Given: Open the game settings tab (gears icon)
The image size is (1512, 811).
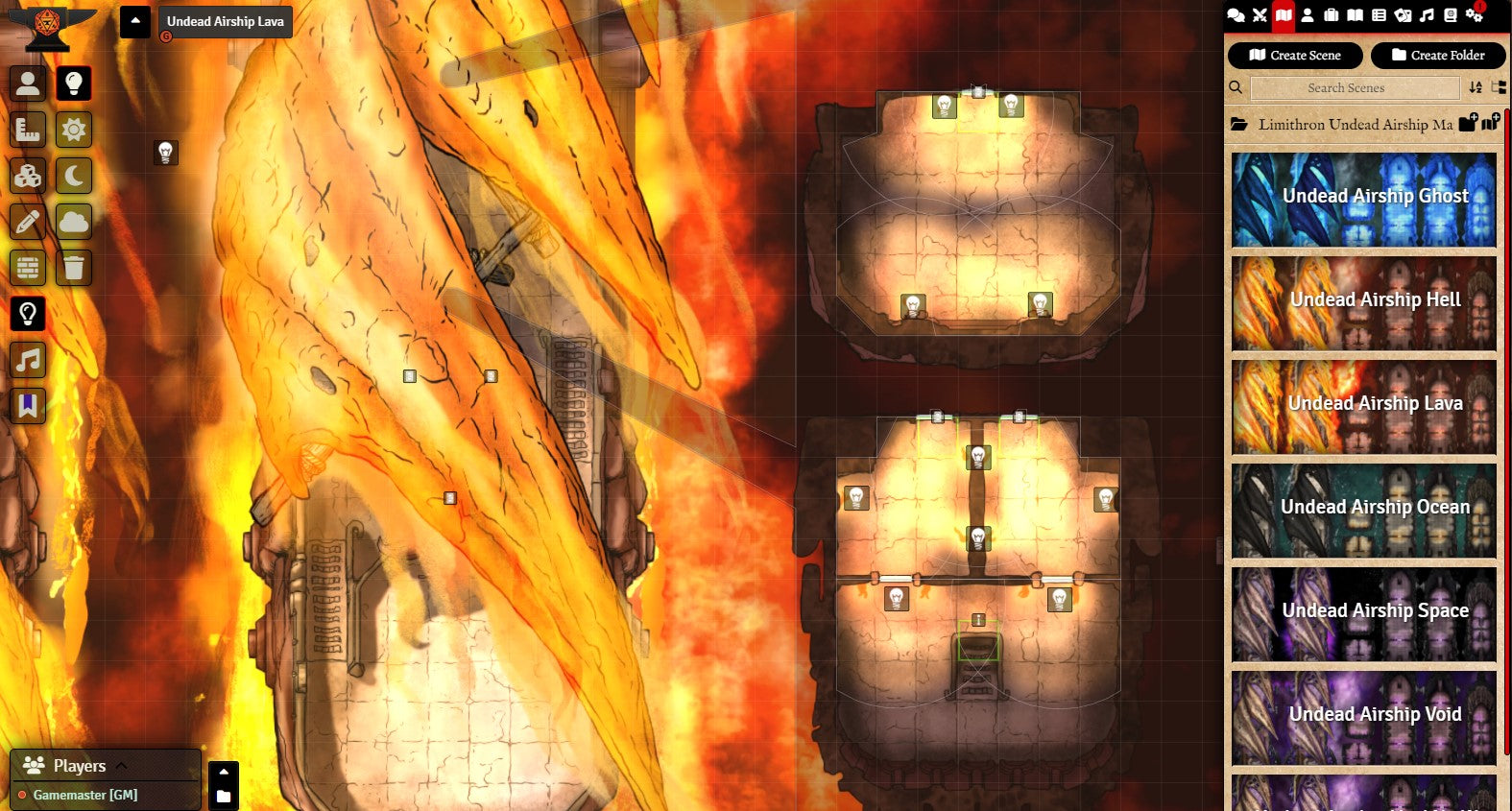Looking at the screenshot, I should pyautogui.click(x=1475, y=15).
